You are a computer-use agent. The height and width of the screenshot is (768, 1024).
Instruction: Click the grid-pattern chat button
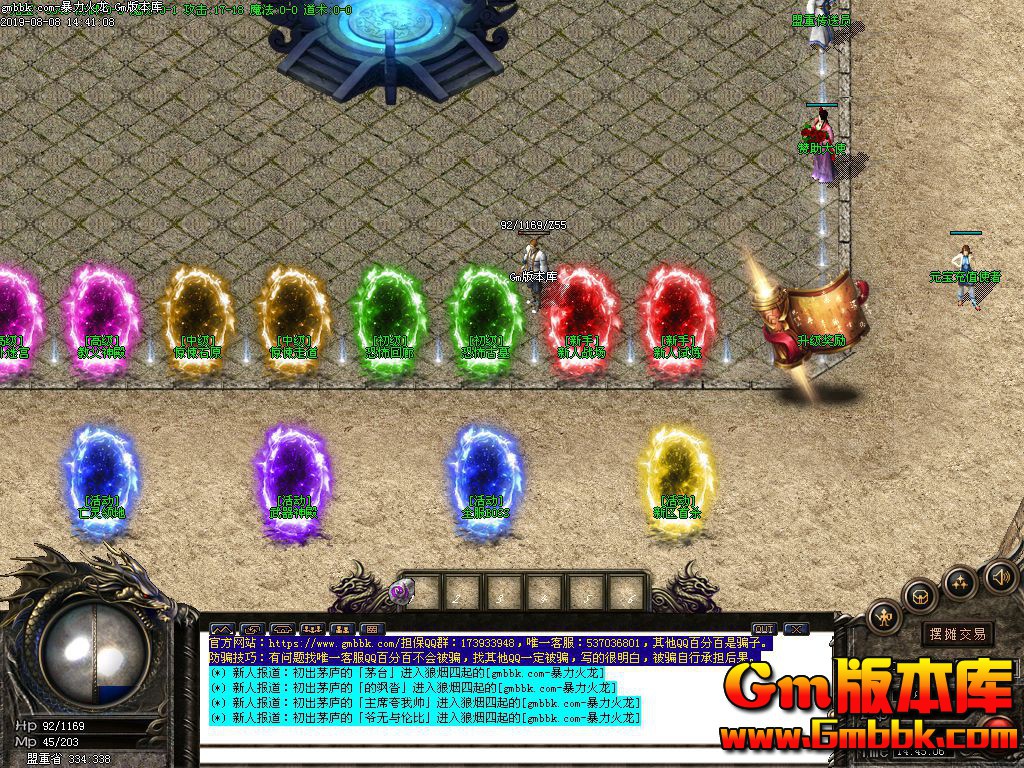pyautogui.click(x=372, y=629)
